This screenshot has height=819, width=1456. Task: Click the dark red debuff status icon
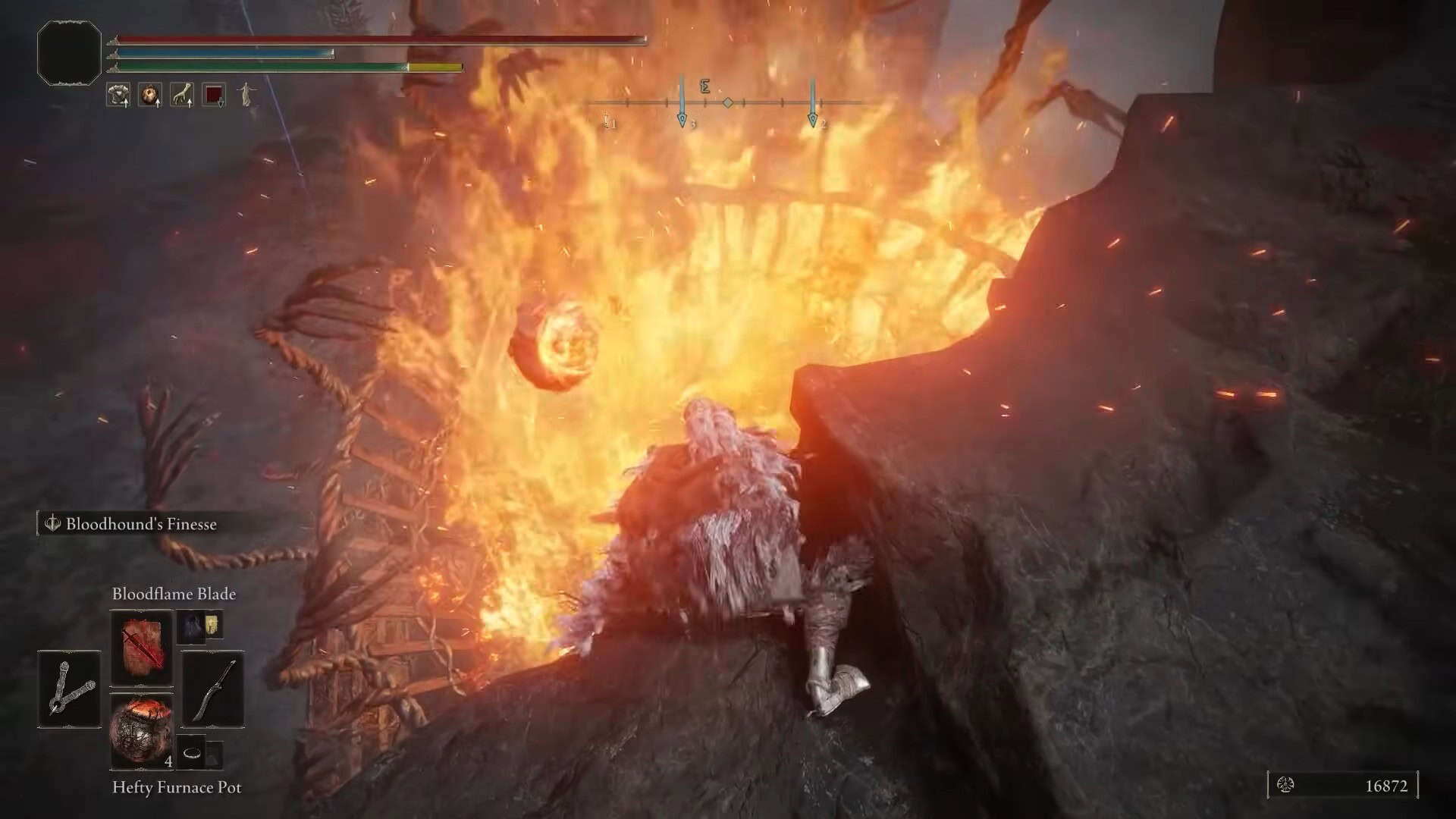[214, 95]
